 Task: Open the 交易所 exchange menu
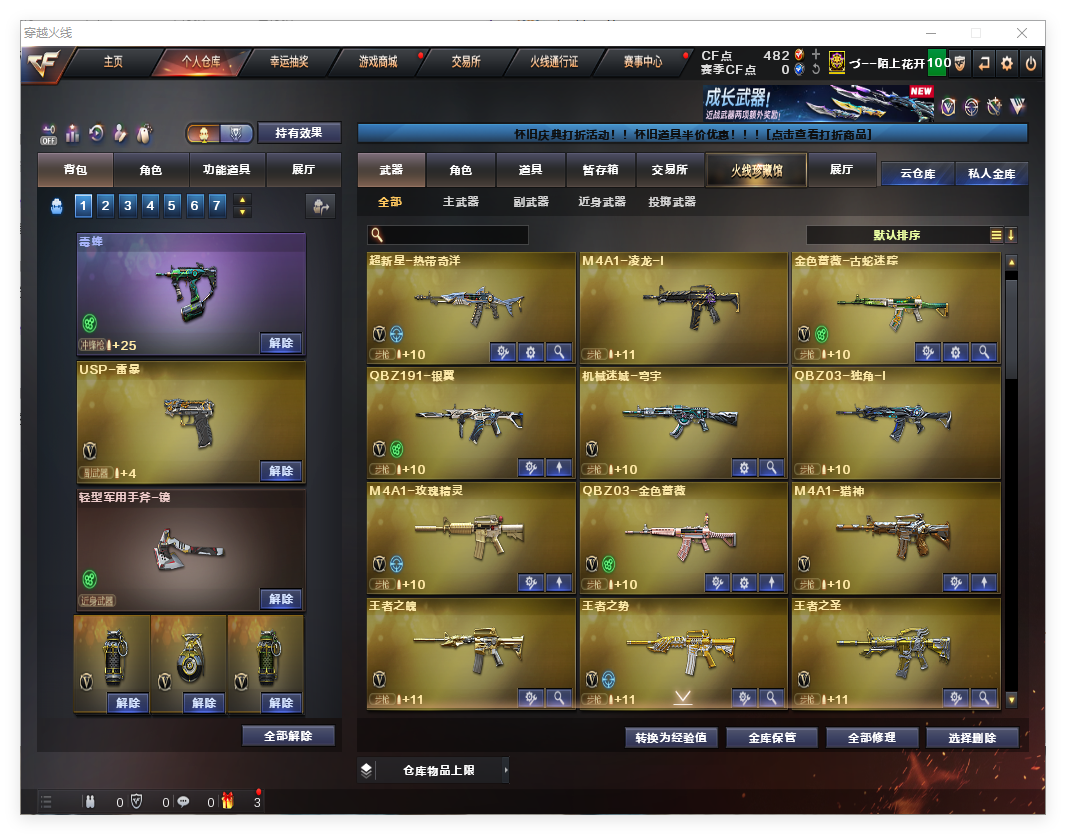(x=465, y=62)
